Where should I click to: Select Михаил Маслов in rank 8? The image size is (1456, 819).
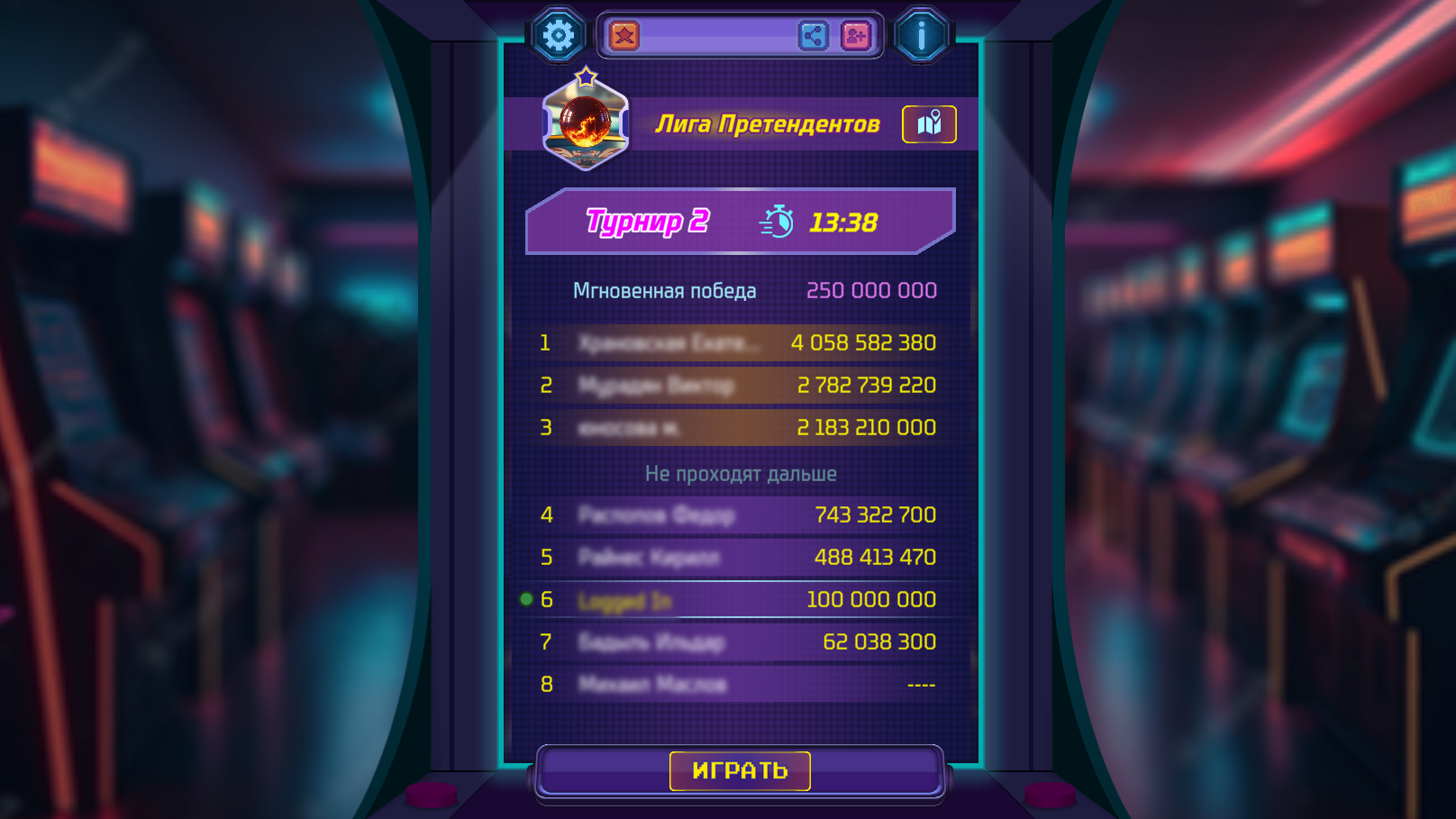click(739, 685)
